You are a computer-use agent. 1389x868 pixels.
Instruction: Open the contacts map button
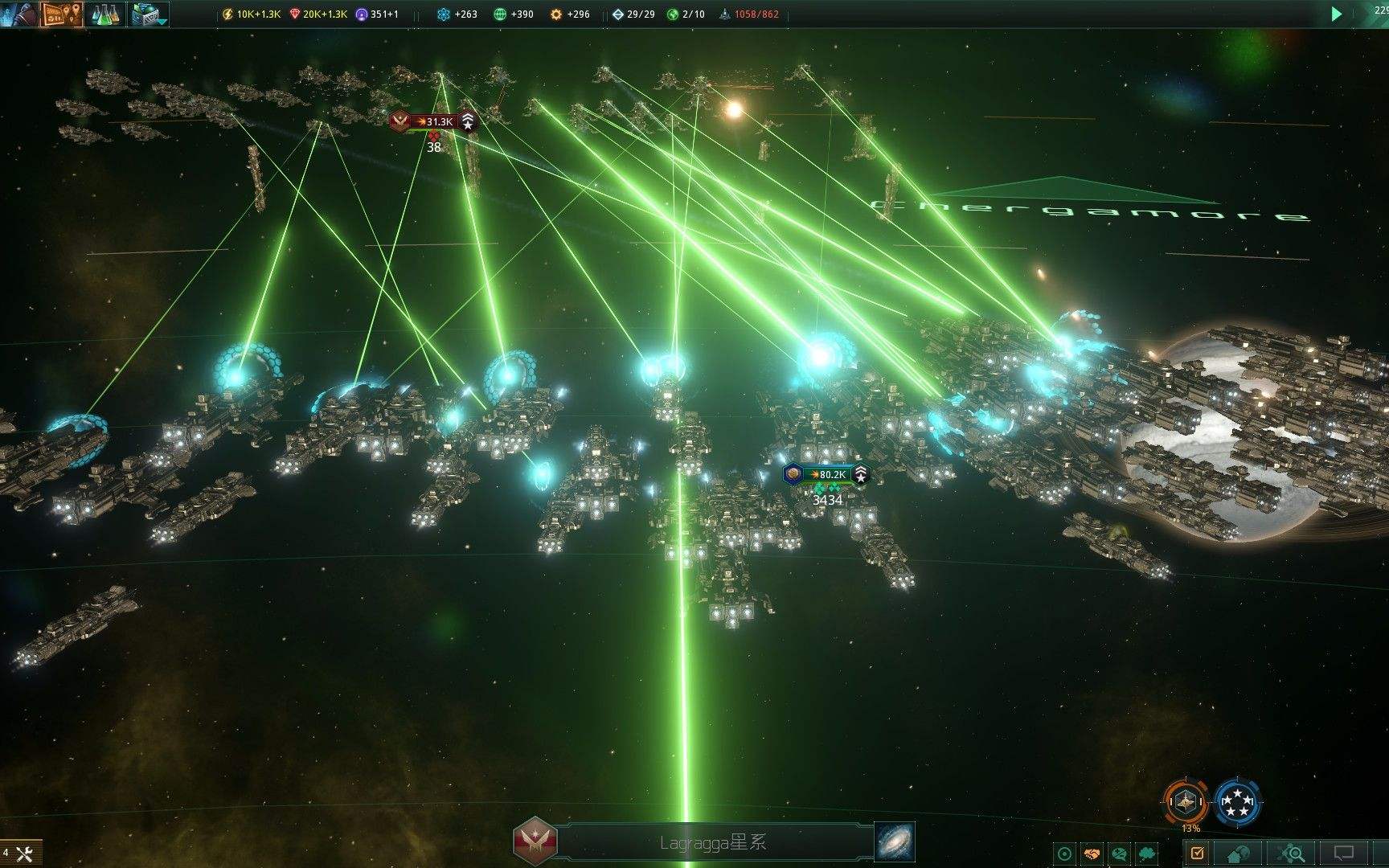pos(62,14)
